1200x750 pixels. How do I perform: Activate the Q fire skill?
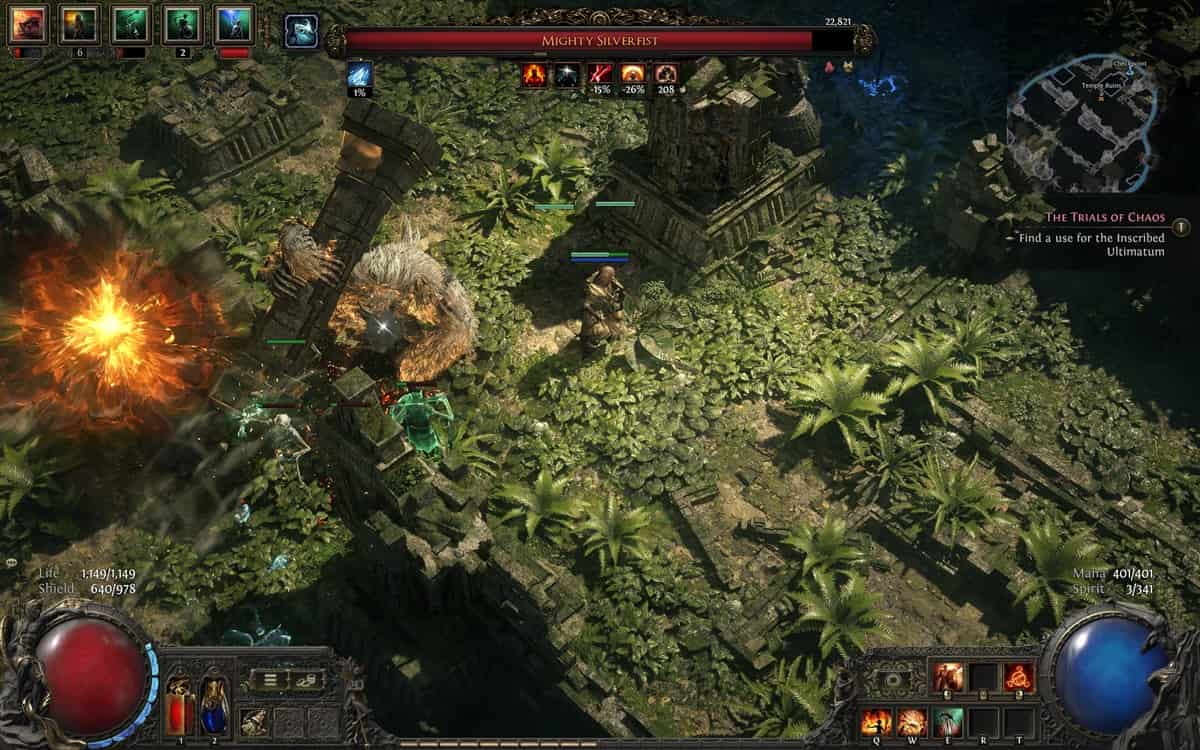877,721
